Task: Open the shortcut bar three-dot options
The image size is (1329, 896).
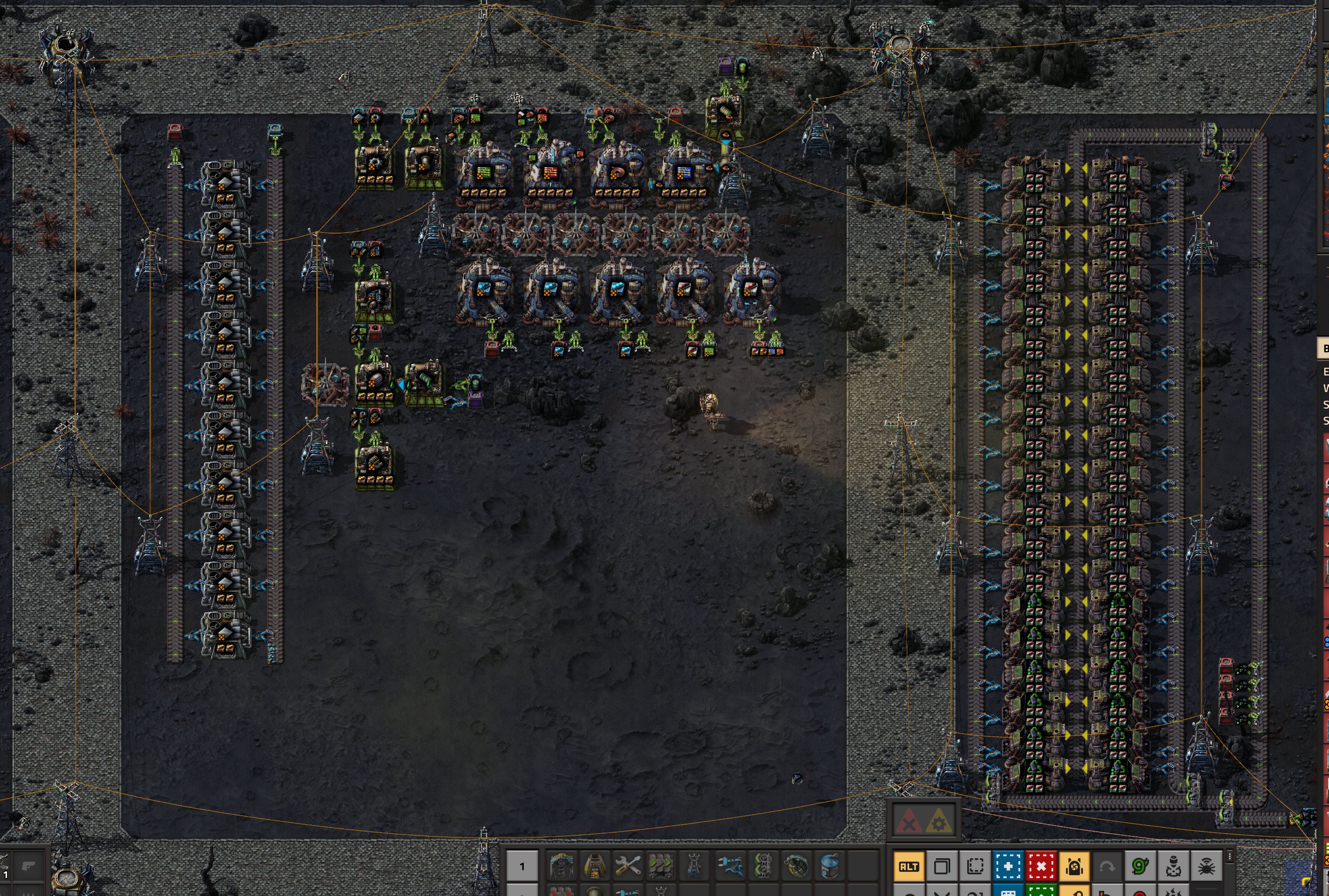Action: (x=1229, y=856)
